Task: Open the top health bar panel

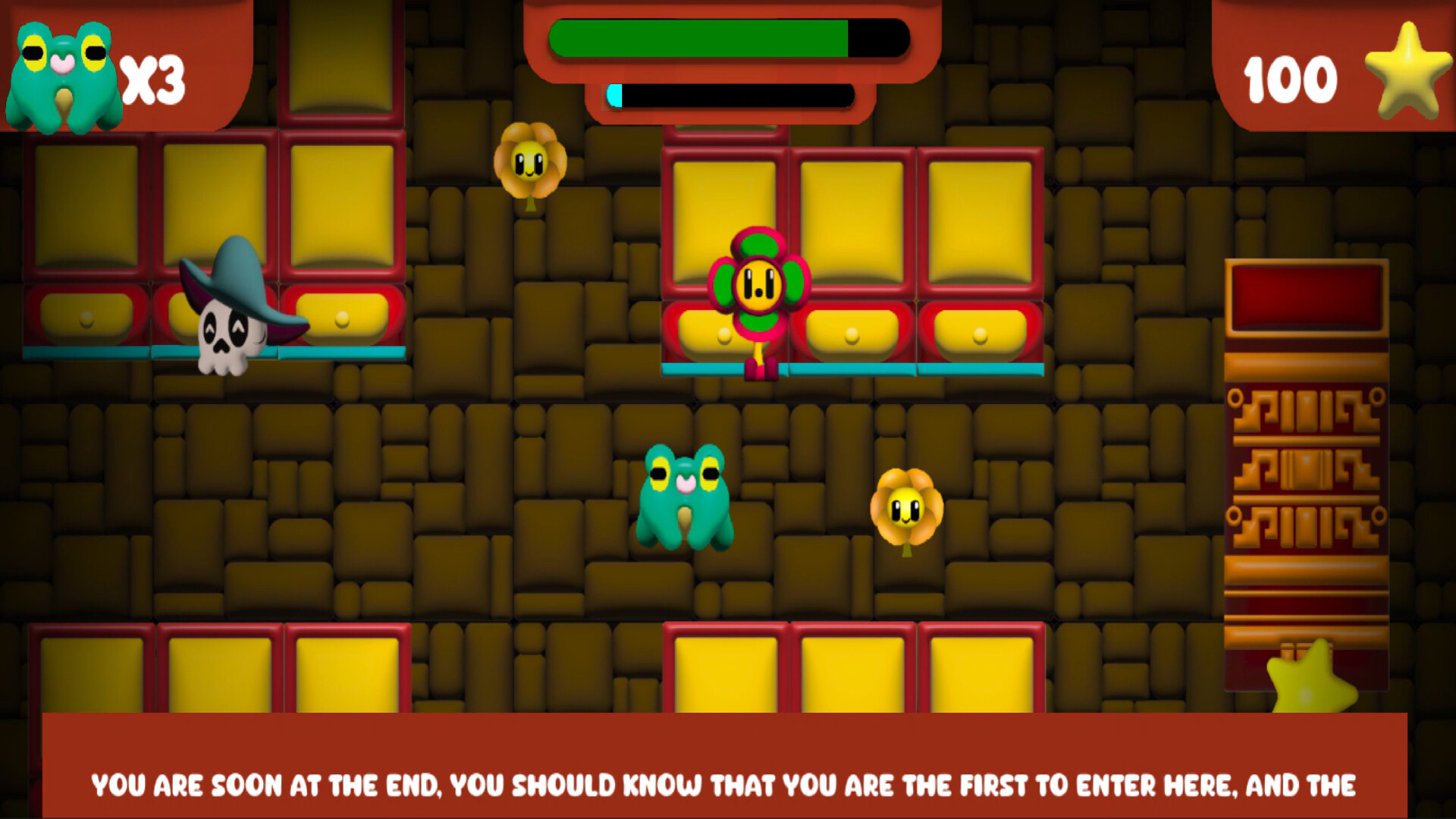Action: coord(728,42)
